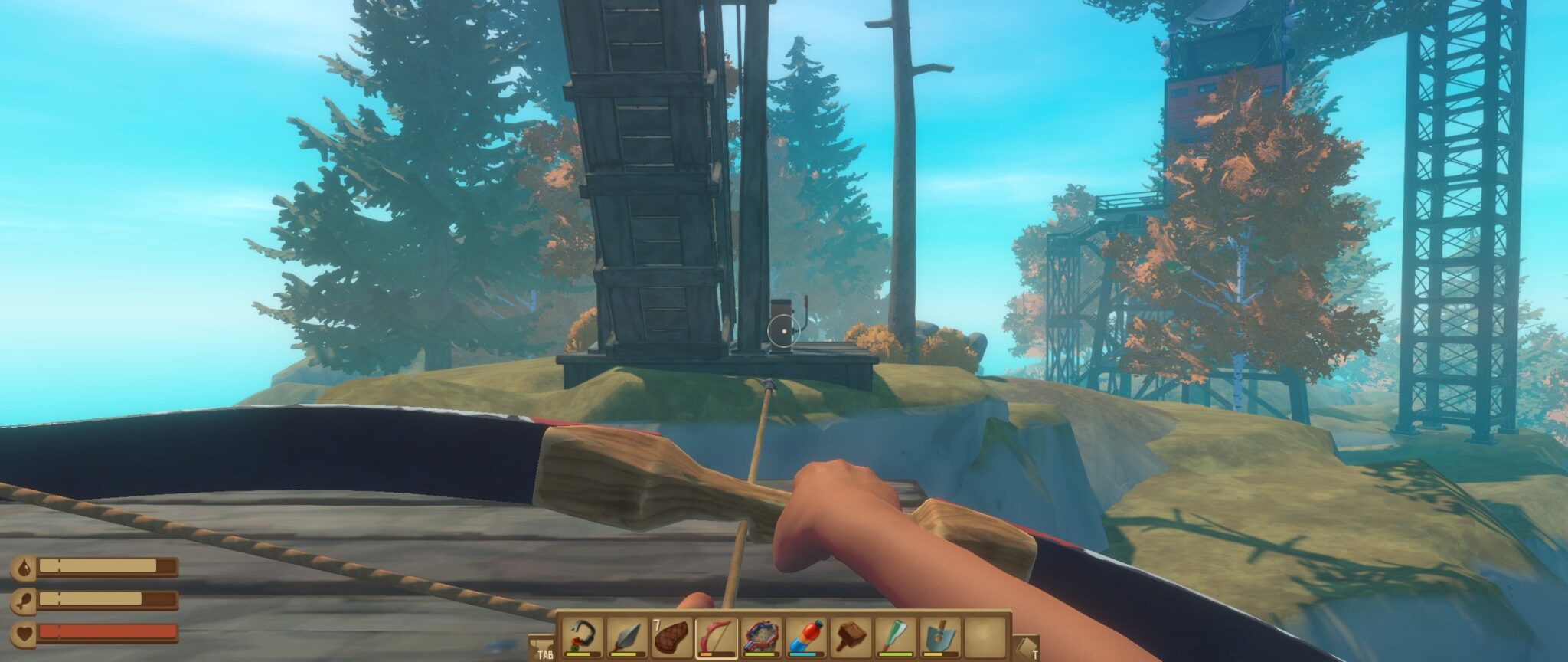
Task: Choose the cooked meat stack
Action: tap(671, 636)
